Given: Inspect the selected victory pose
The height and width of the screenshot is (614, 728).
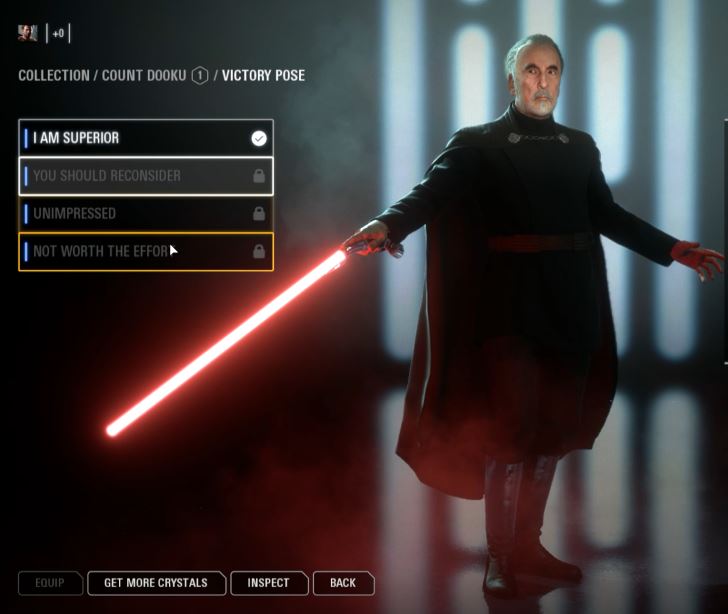Looking at the screenshot, I should coord(268,583).
